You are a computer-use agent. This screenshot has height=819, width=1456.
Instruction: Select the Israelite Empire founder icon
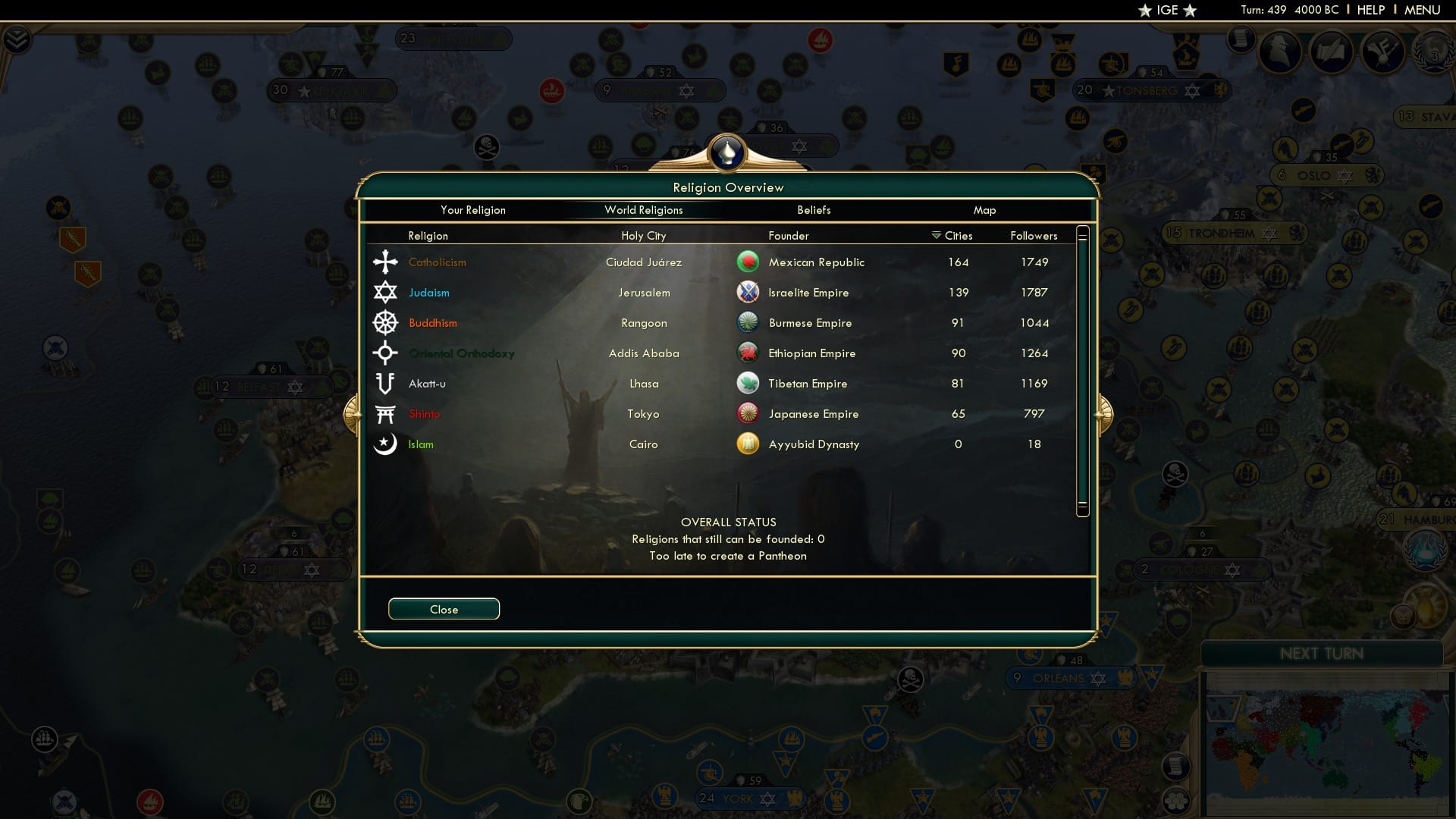[x=749, y=292]
